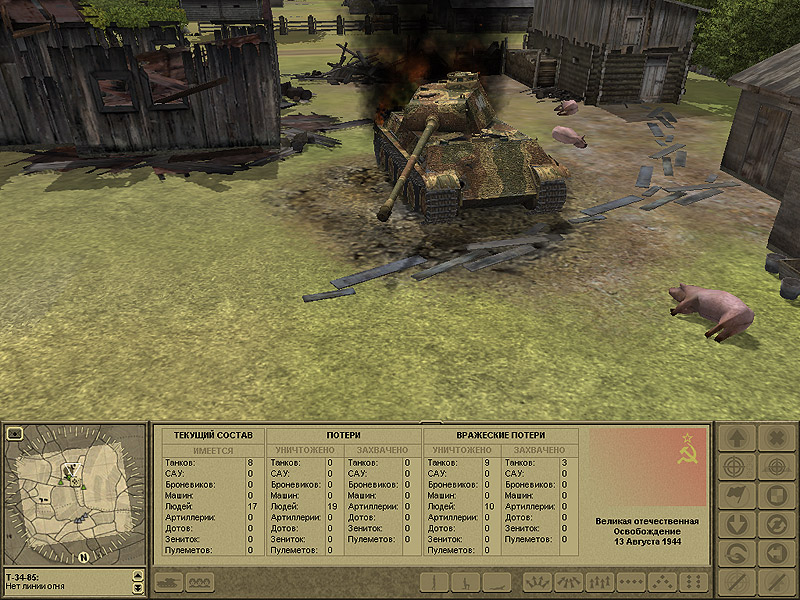Select the wedge formation button
Screen dimensions: 800x600
[663, 582]
